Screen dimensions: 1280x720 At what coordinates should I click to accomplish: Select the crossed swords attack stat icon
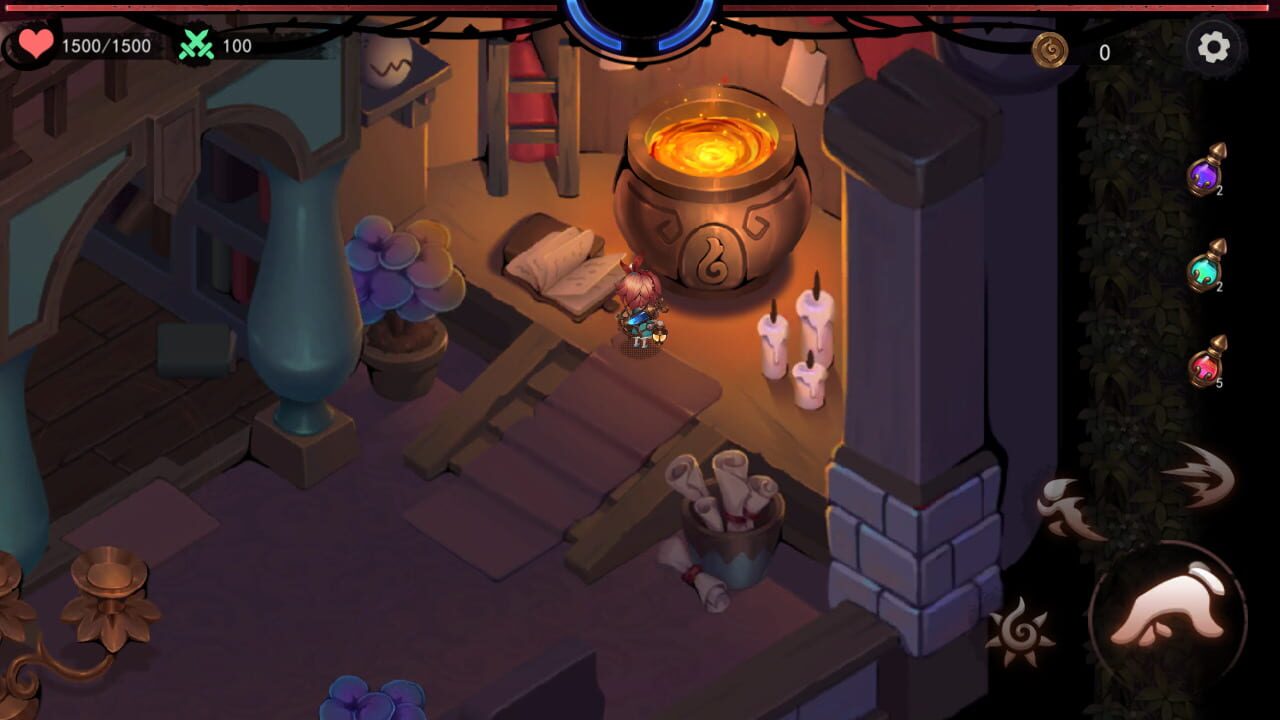click(x=198, y=44)
